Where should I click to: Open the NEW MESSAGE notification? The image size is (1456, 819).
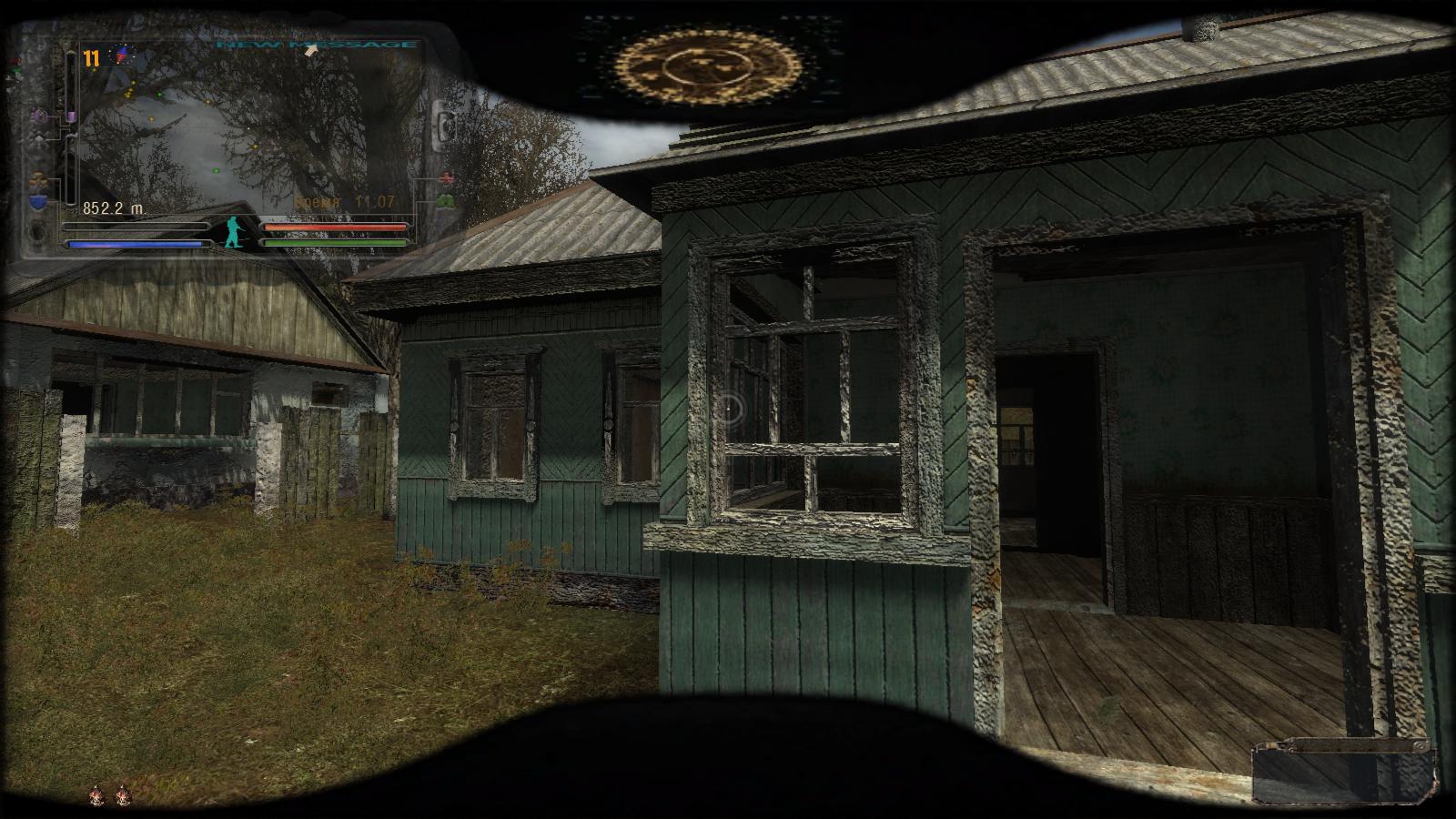pyautogui.click(x=316, y=45)
